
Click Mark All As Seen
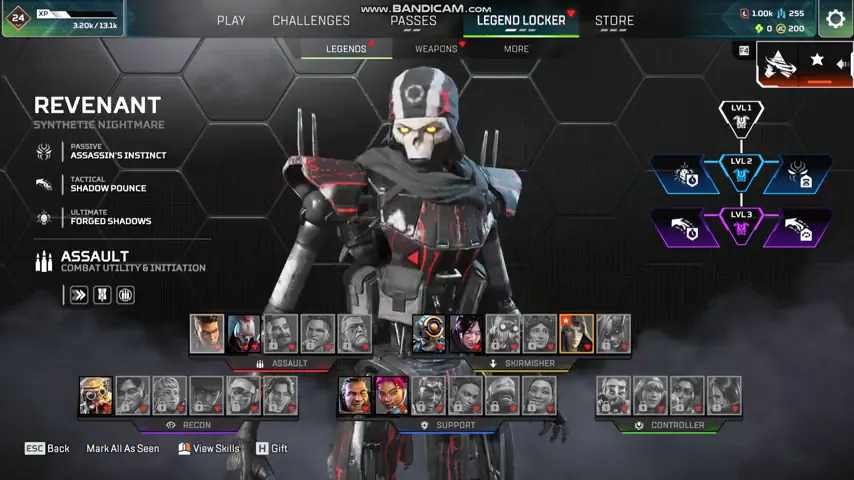[122, 449]
